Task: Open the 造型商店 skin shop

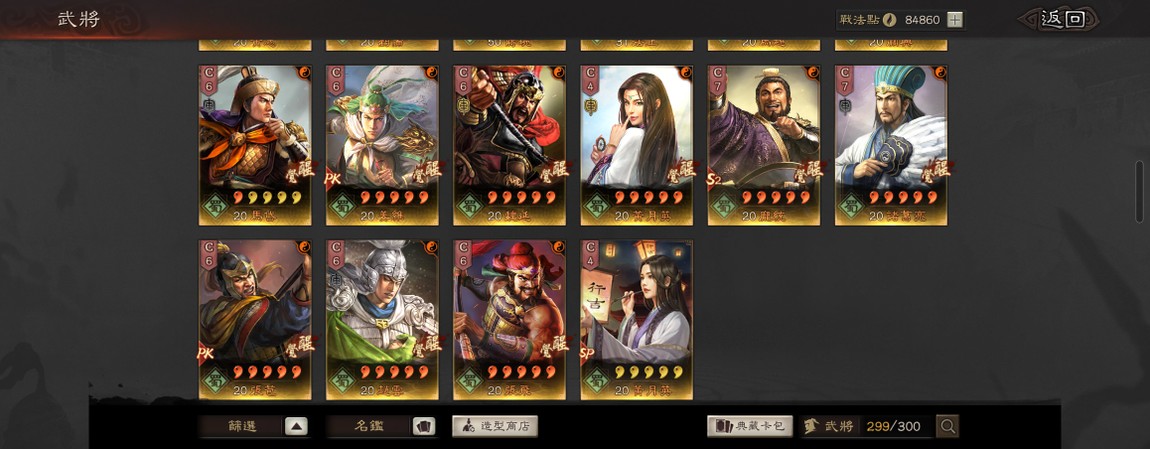Action: pos(495,426)
